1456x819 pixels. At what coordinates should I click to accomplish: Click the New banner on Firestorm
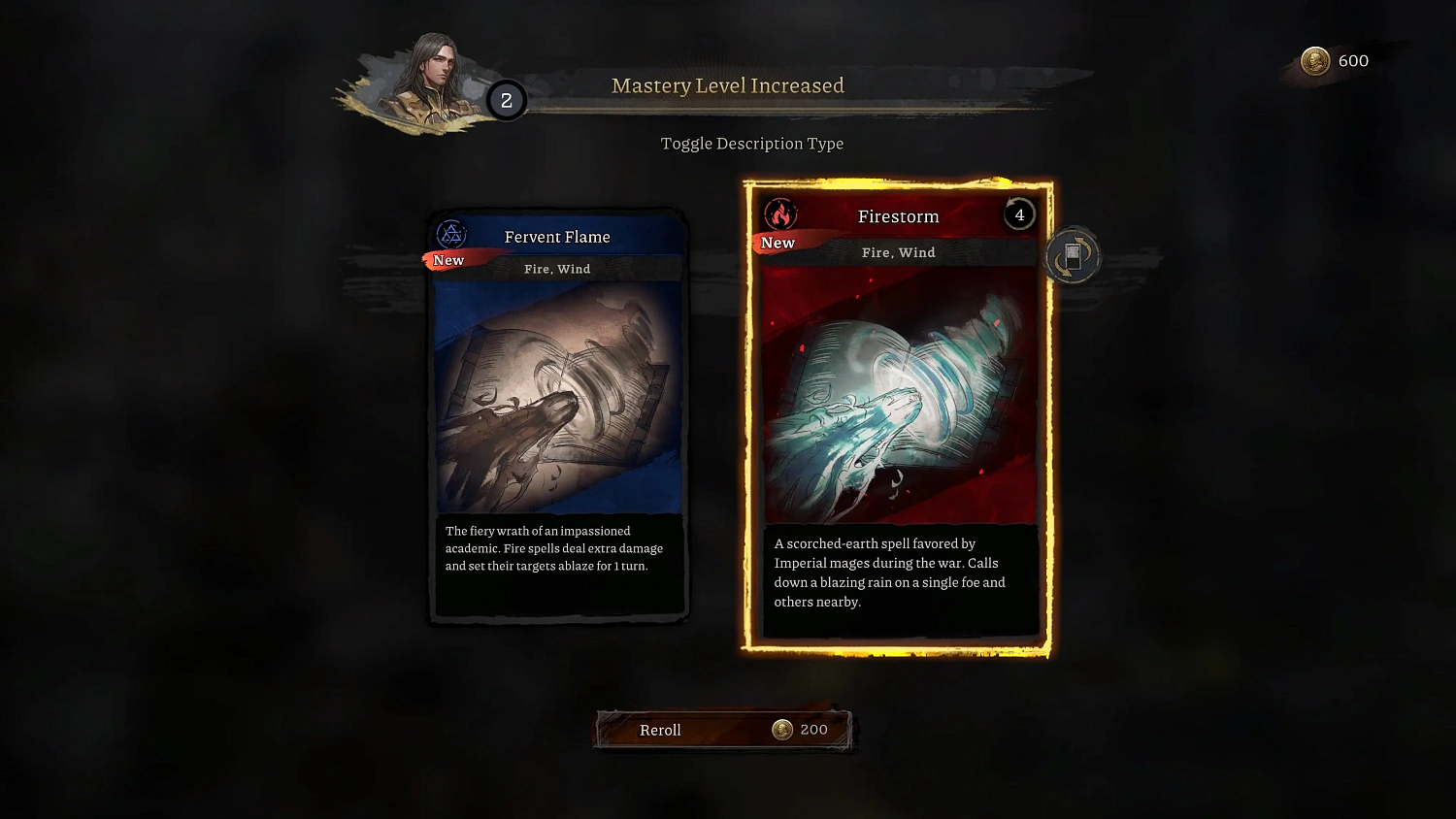pos(776,243)
